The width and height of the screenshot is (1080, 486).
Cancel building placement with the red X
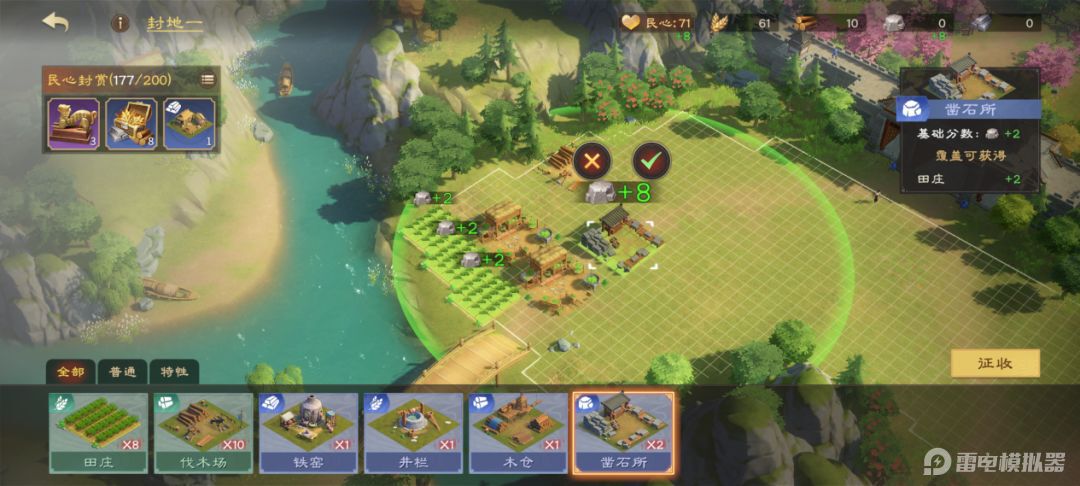(592, 160)
